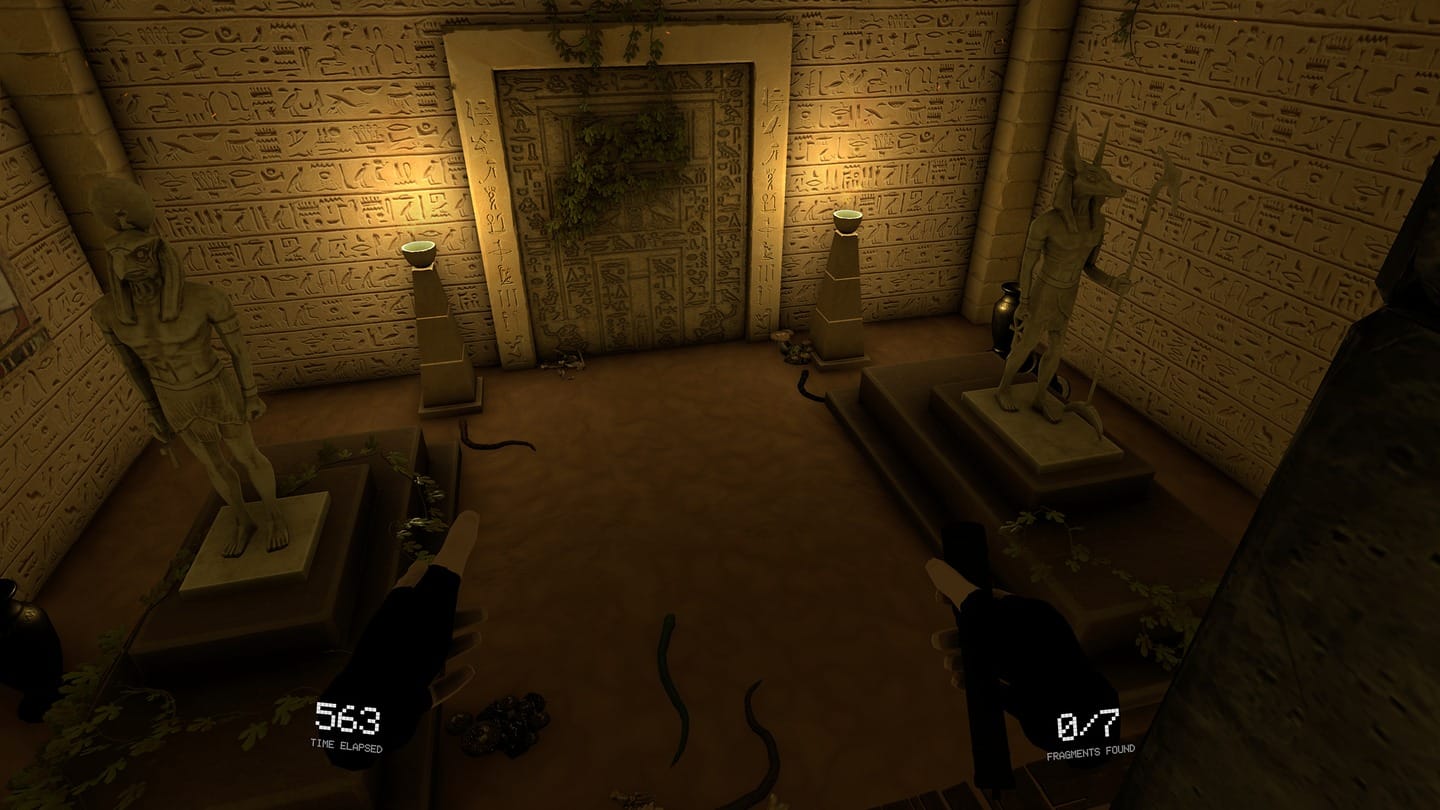The height and width of the screenshot is (810, 1440).
Task: Click the Horus falcon statue on the left
Action: 185,330
